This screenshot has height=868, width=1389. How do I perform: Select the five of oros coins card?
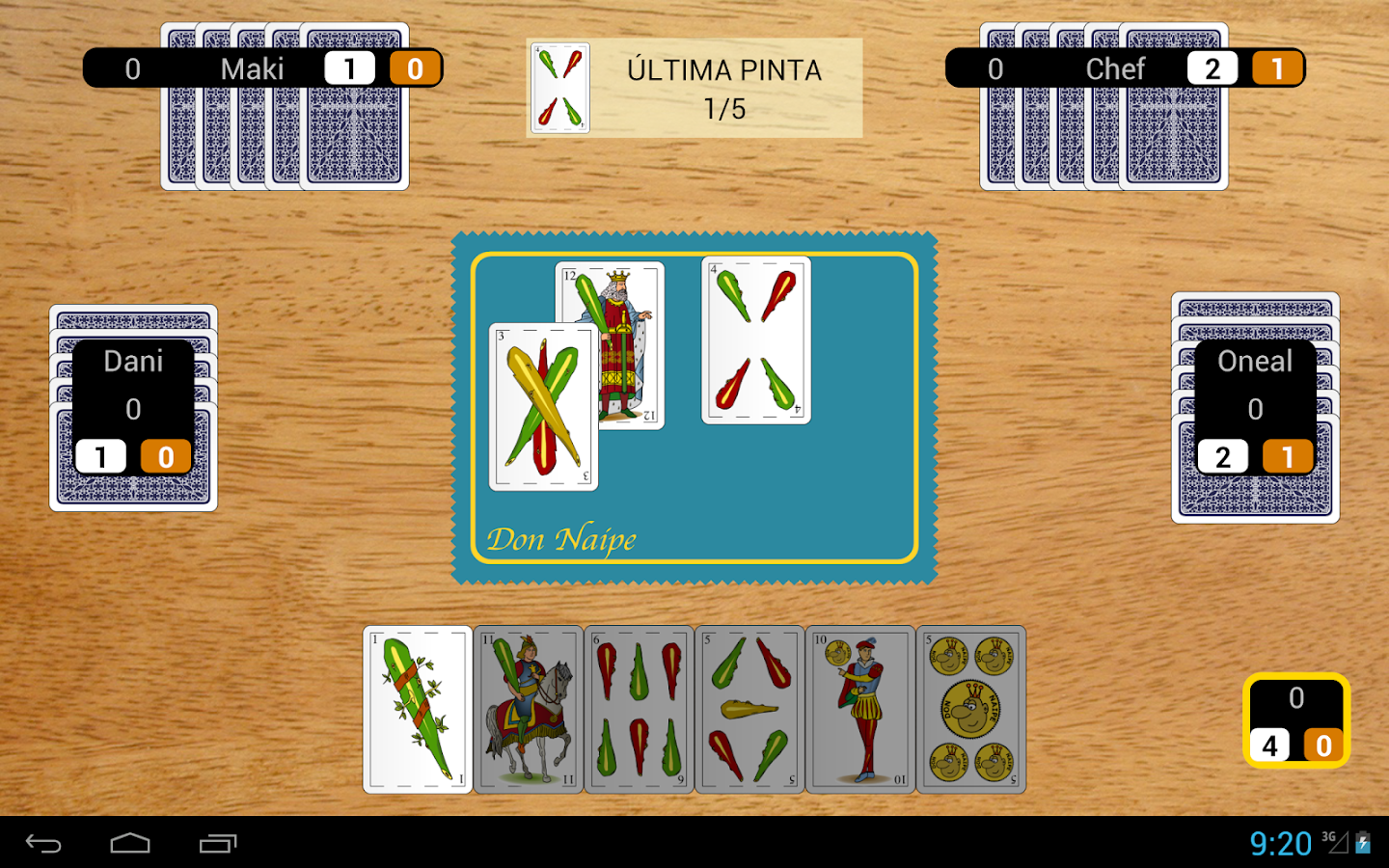(x=970, y=710)
